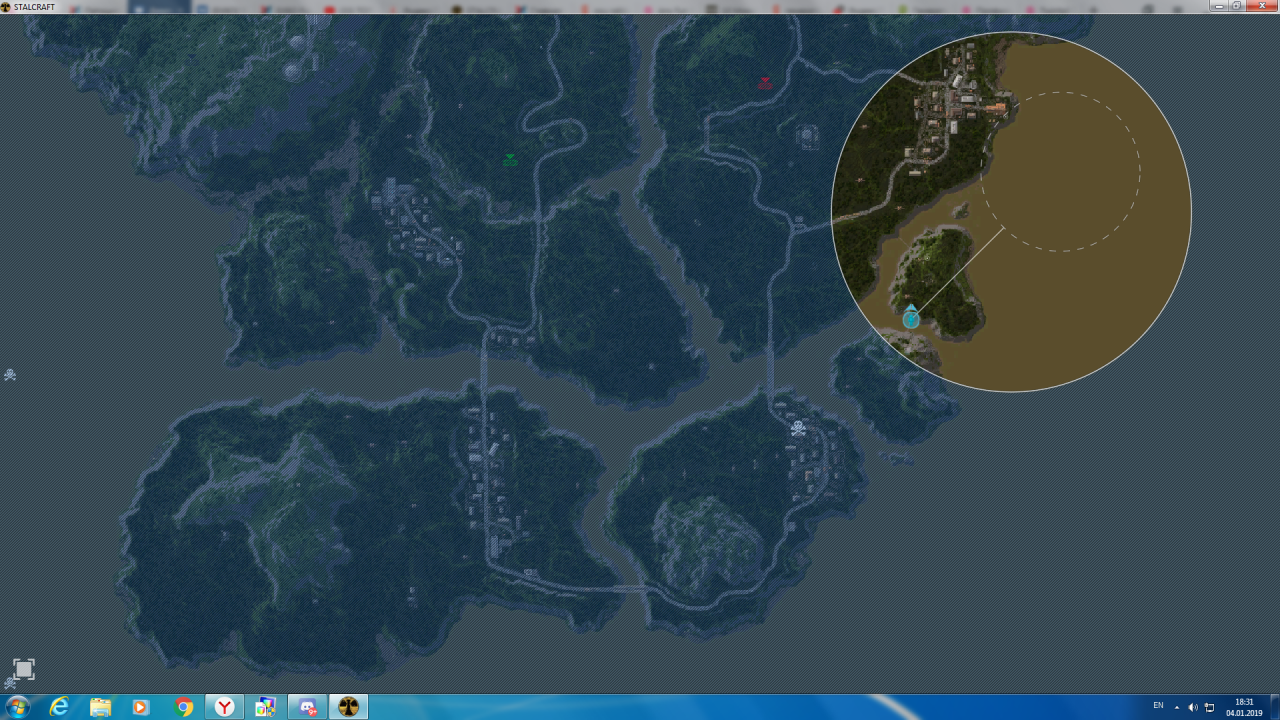1280x720 pixels.
Task: Open Discord from the taskbar
Action: (307, 707)
